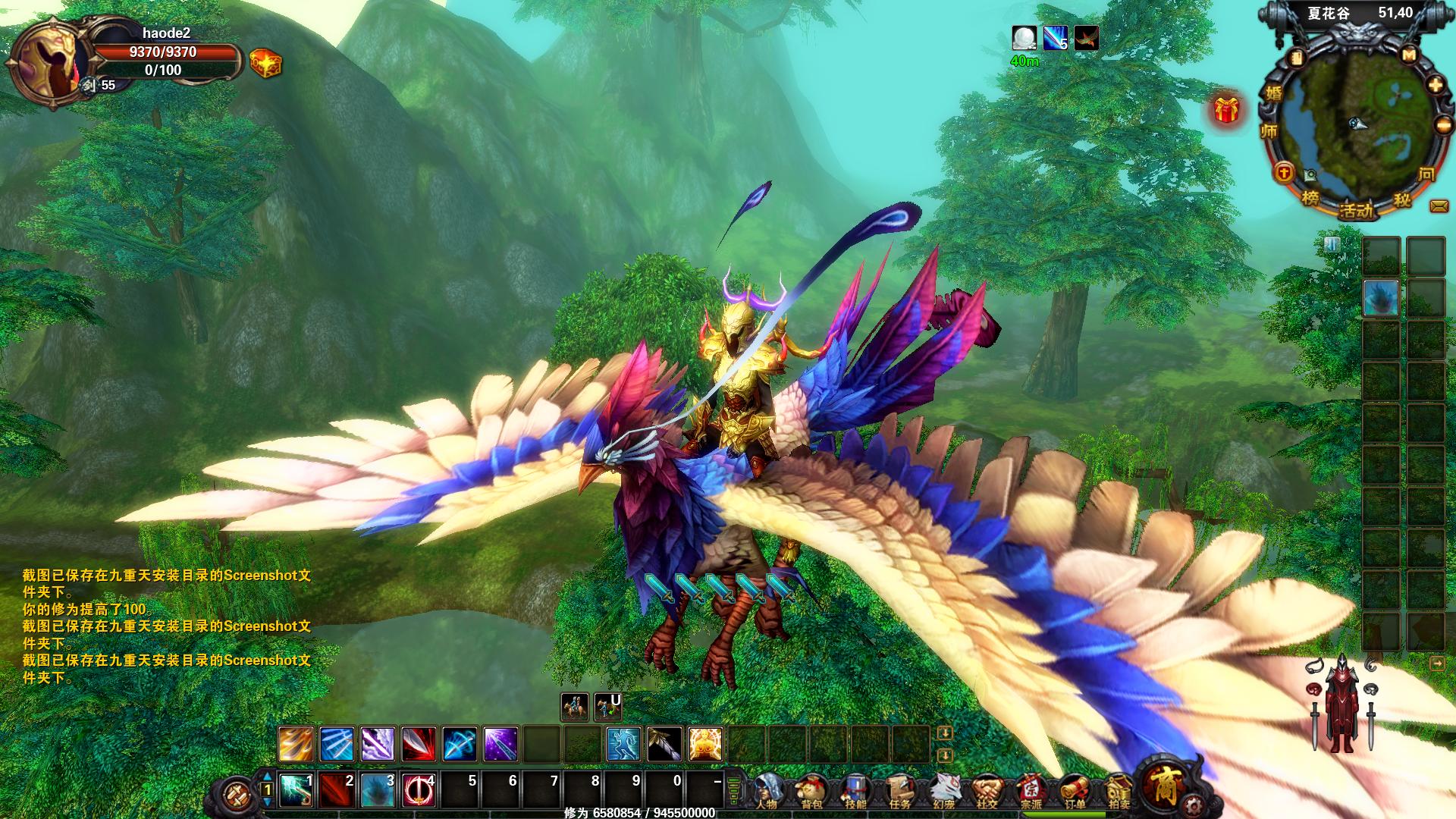
Task: Open the 榜 rankings from the minimap ring
Action: (x=1310, y=198)
